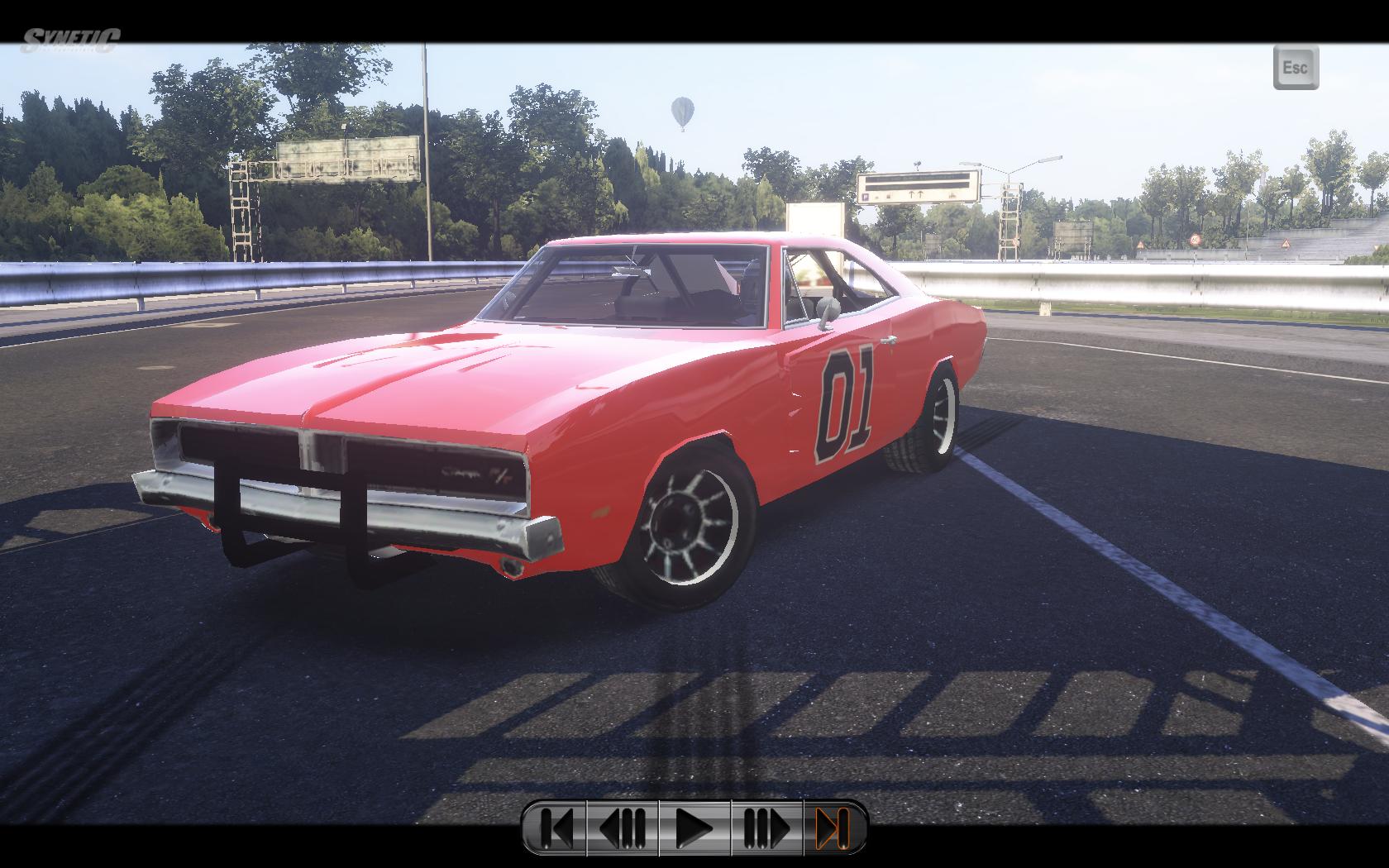This screenshot has height=868, width=1389.
Task: Skip to the end of the replay
Action: tap(833, 827)
